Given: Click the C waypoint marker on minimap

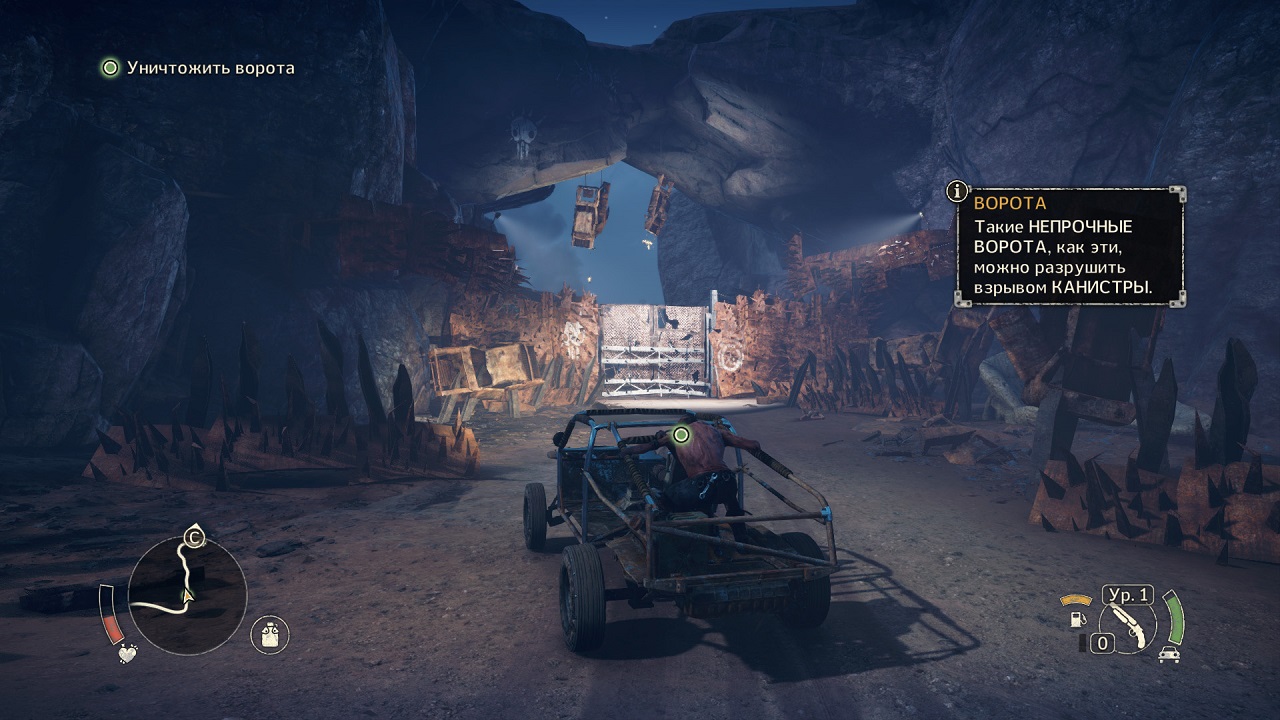Looking at the screenshot, I should pos(194,539).
